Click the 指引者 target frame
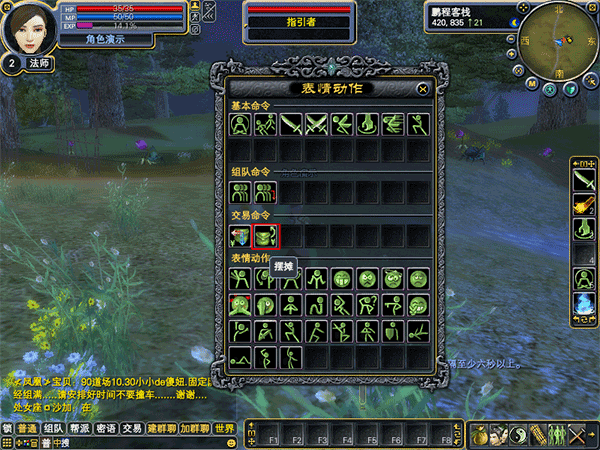 pos(300,22)
